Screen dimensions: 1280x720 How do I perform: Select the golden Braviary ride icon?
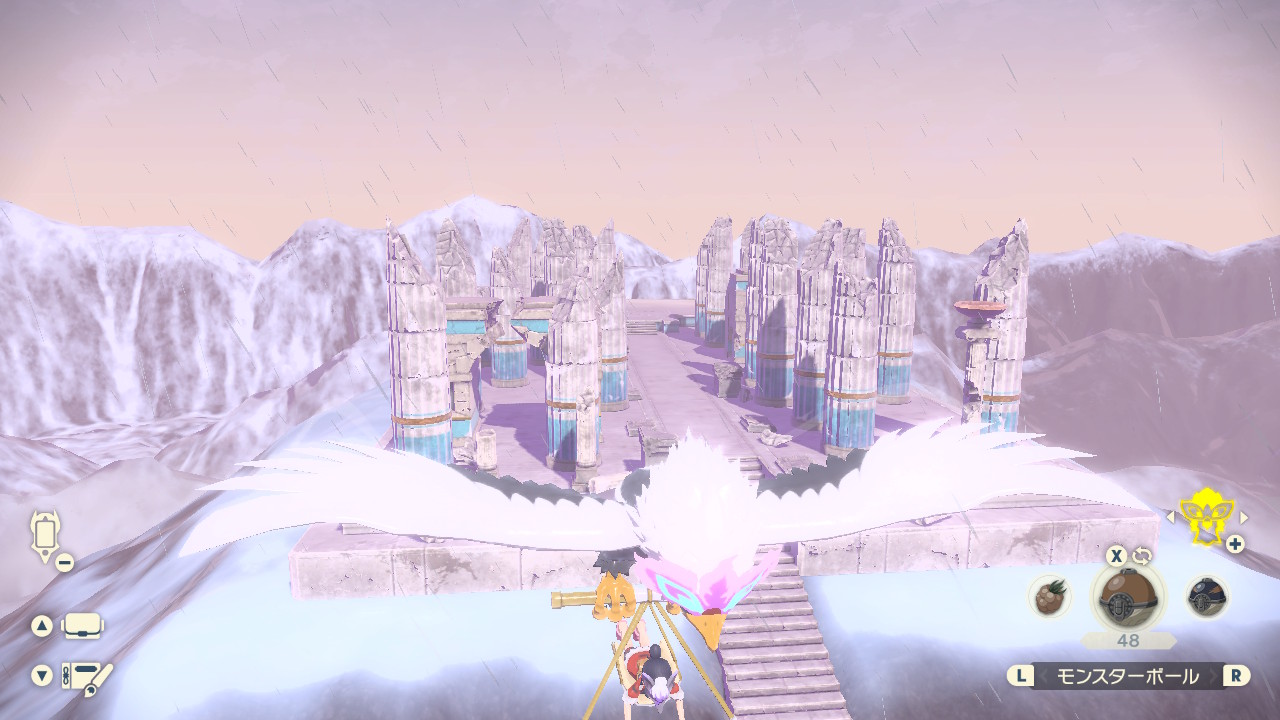click(1206, 517)
